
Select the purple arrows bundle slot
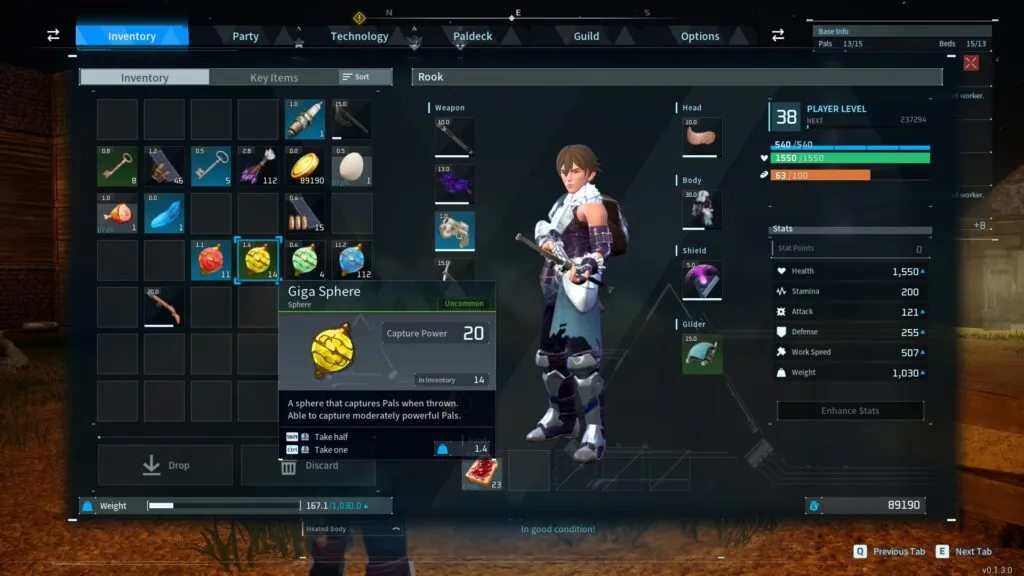(258, 166)
